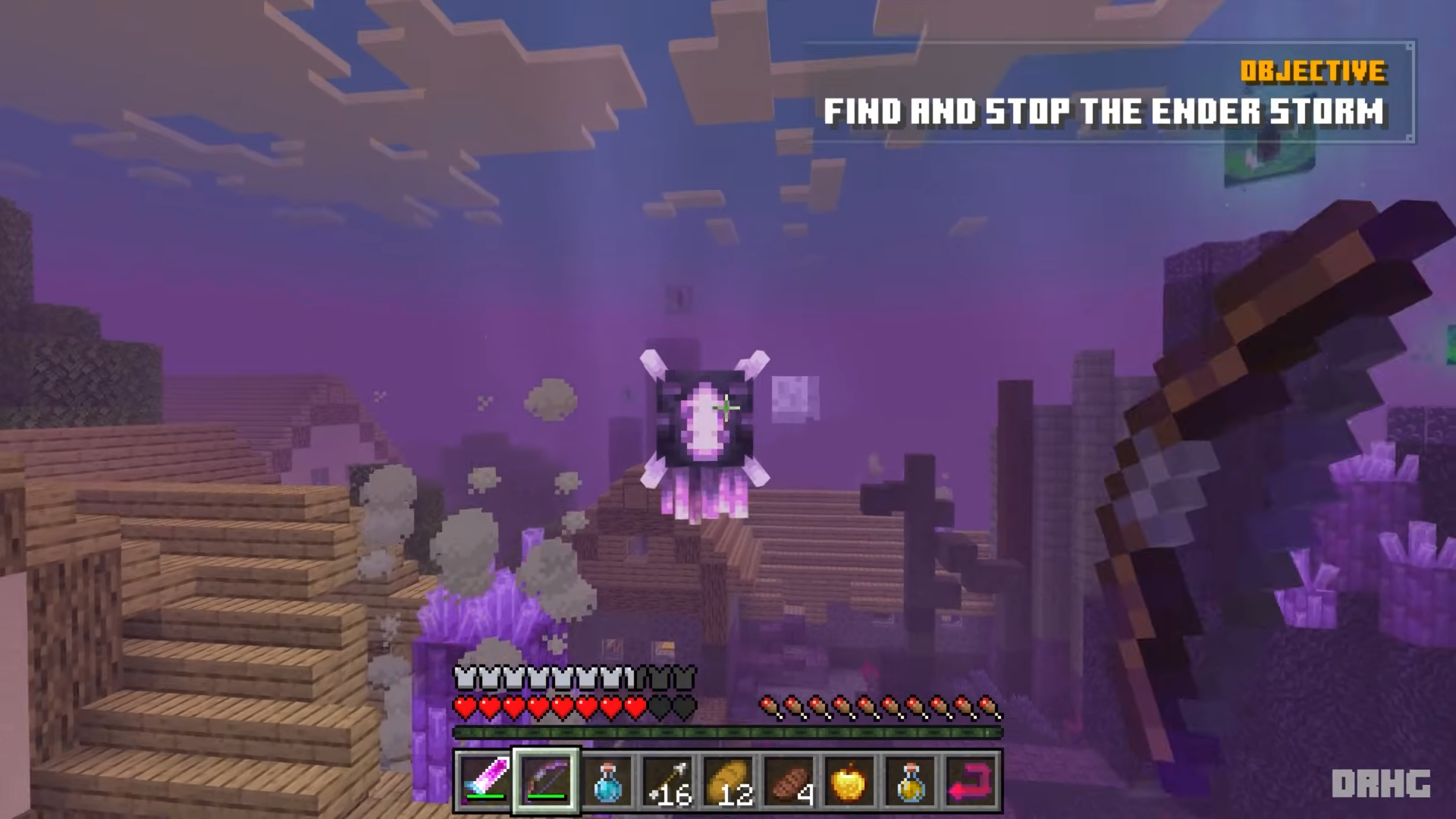This screenshot has height=819, width=1456.
Task: Select the pink return arrow slot
Action: pos(971,780)
